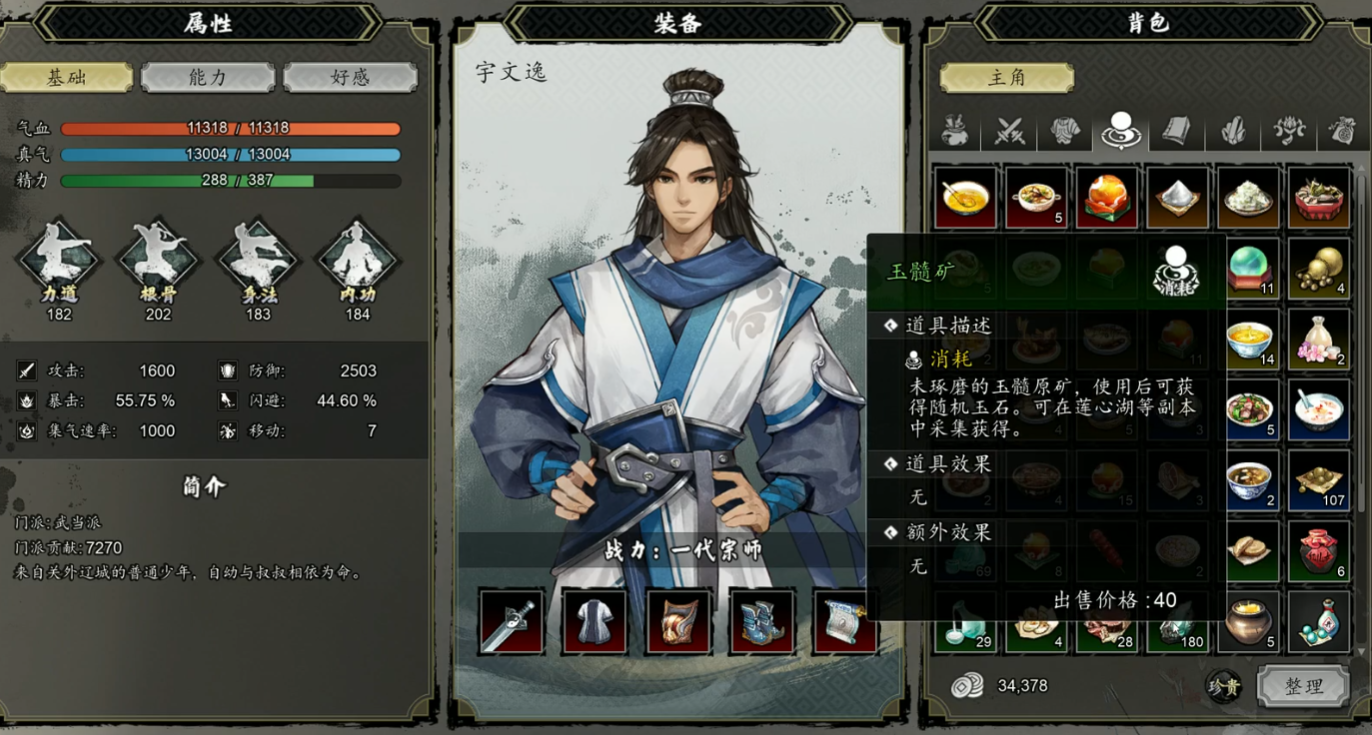Show the crossed swords weapon category
The image size is (1372, 735).
1010,131
